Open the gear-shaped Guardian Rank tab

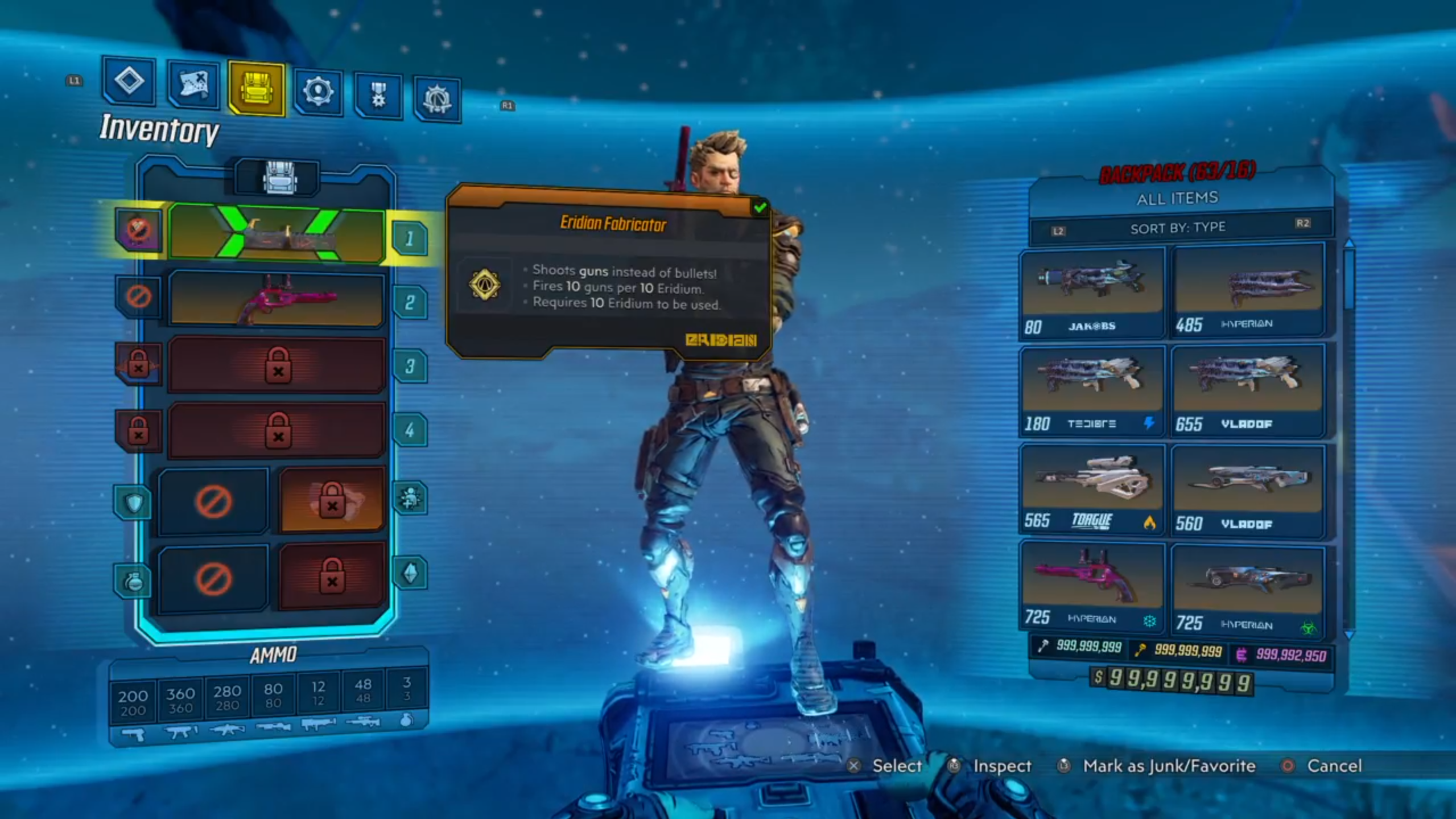pyautogui.click(x=437, y=100)
